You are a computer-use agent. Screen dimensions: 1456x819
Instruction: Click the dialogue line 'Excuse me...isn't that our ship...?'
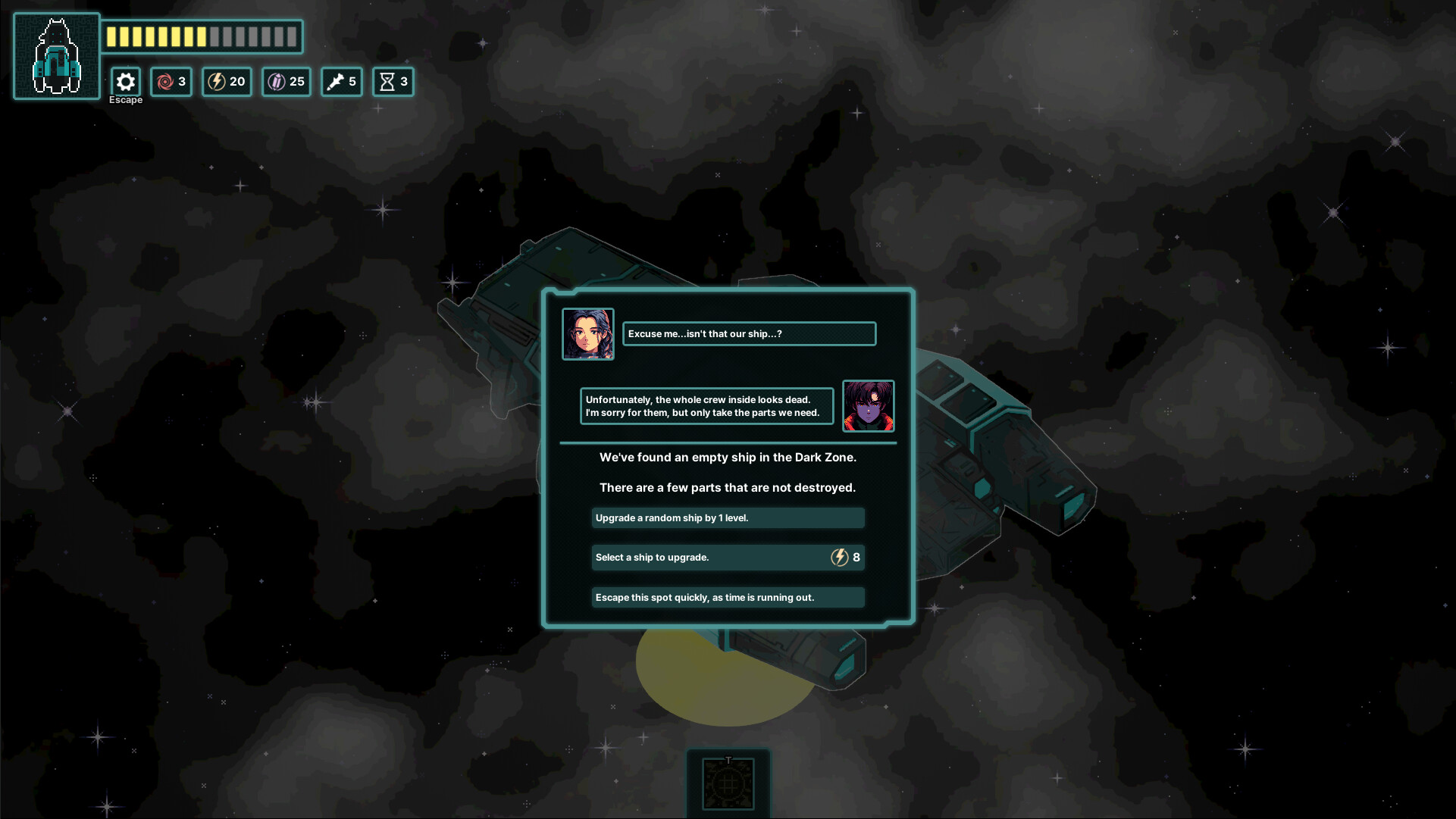pyautogui.click(x=749, y=333)
